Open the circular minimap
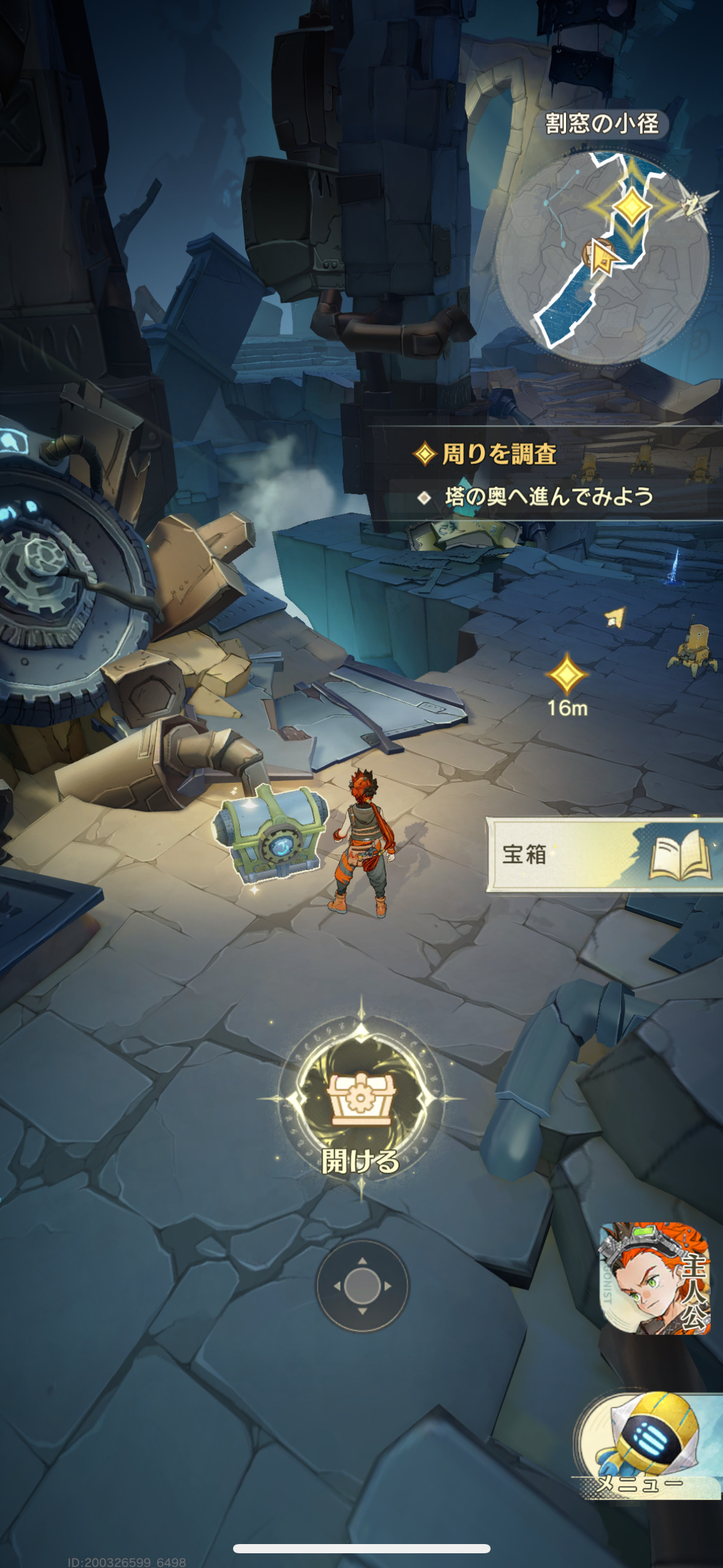 click(602, 258)
